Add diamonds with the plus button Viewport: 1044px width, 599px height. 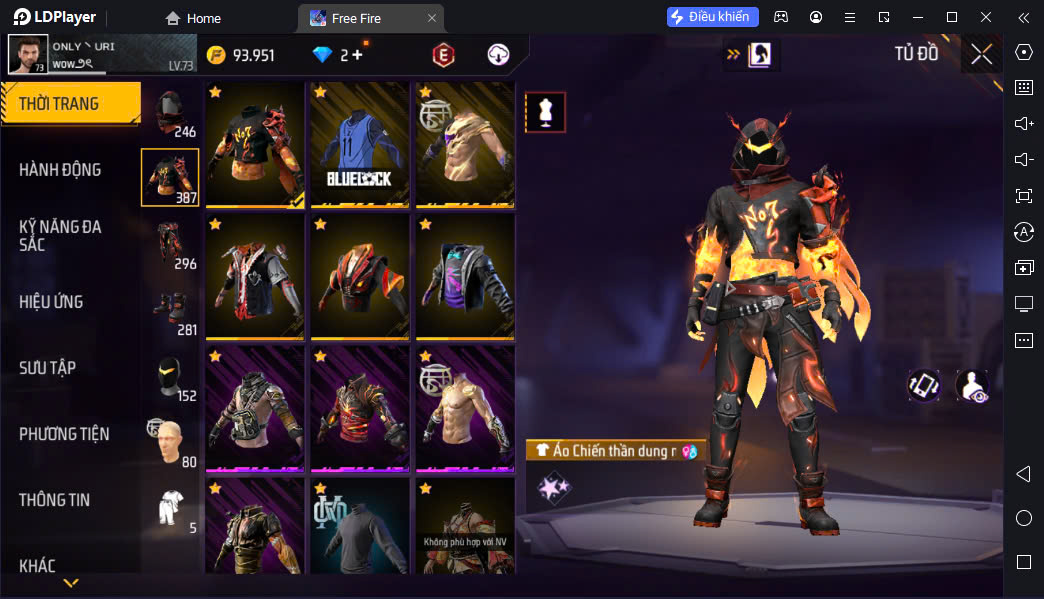(357, 55)
